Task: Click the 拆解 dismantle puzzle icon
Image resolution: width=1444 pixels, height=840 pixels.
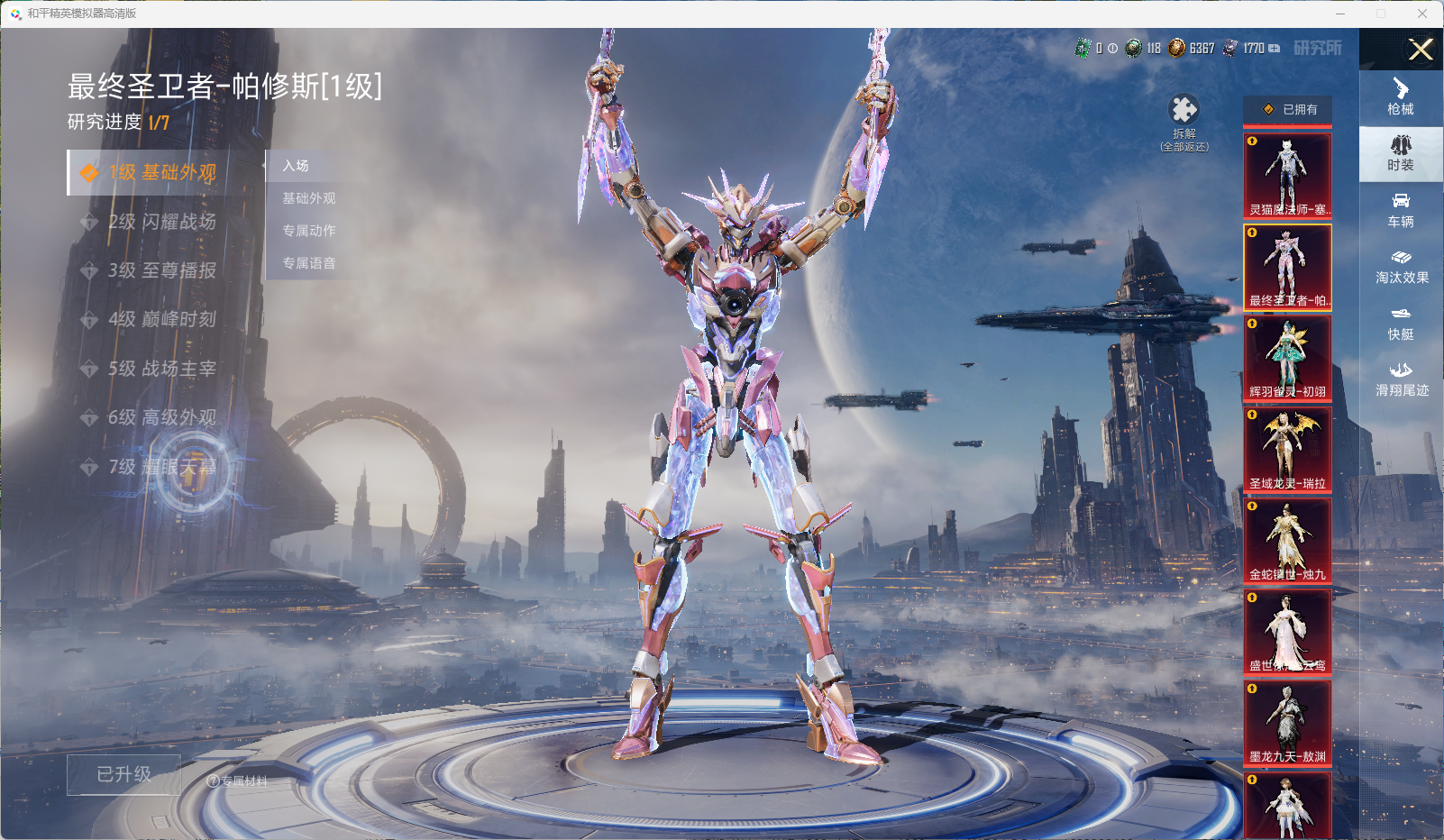Action: pos(1184,111)
